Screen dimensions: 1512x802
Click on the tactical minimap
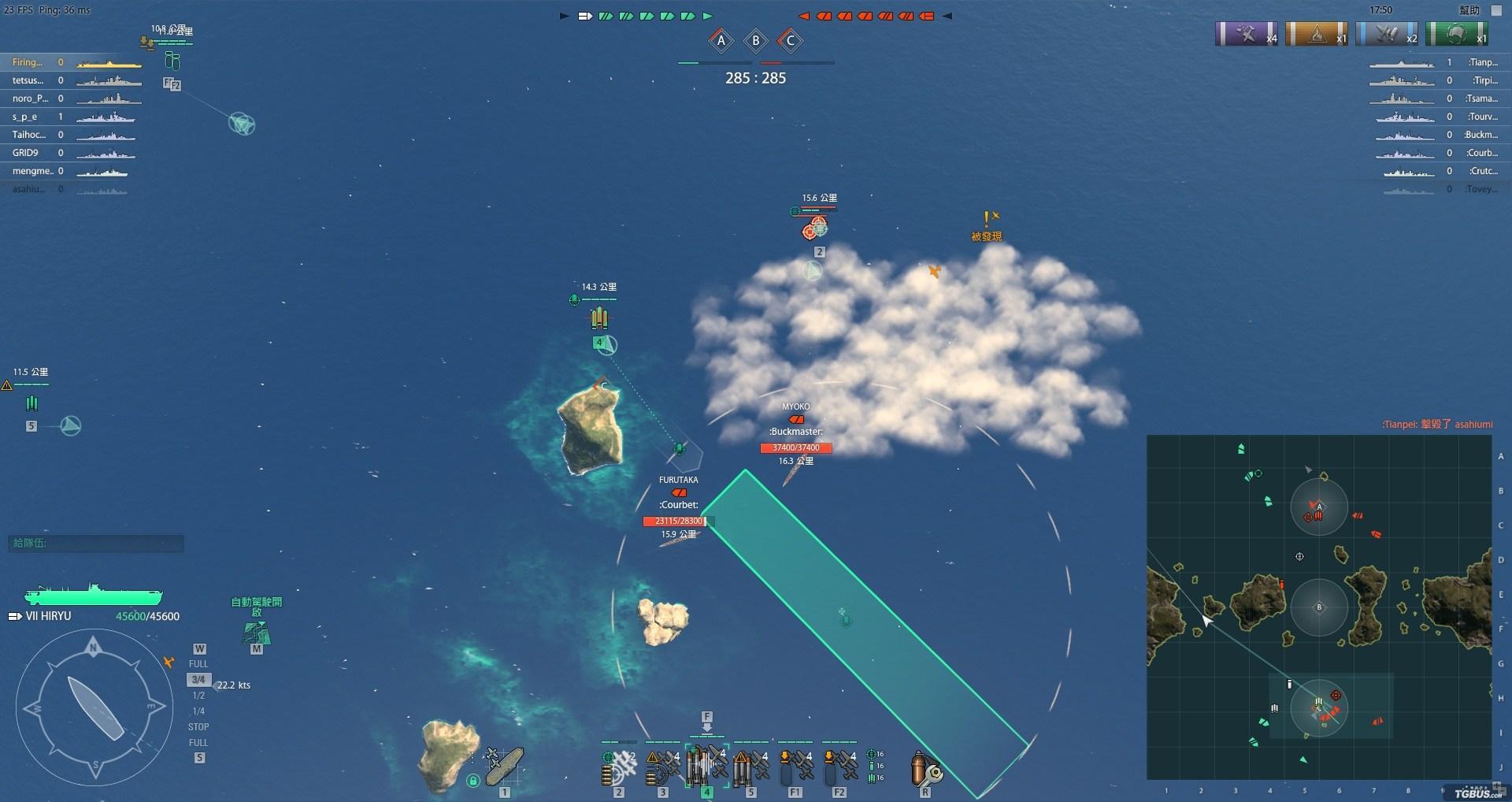(x=1319, y=607)
